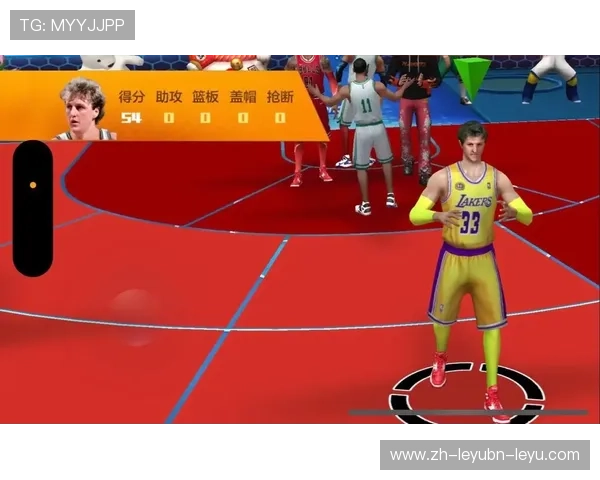Open the www.zh-leyubn-leyu.com website link

[x=484, y=455]
